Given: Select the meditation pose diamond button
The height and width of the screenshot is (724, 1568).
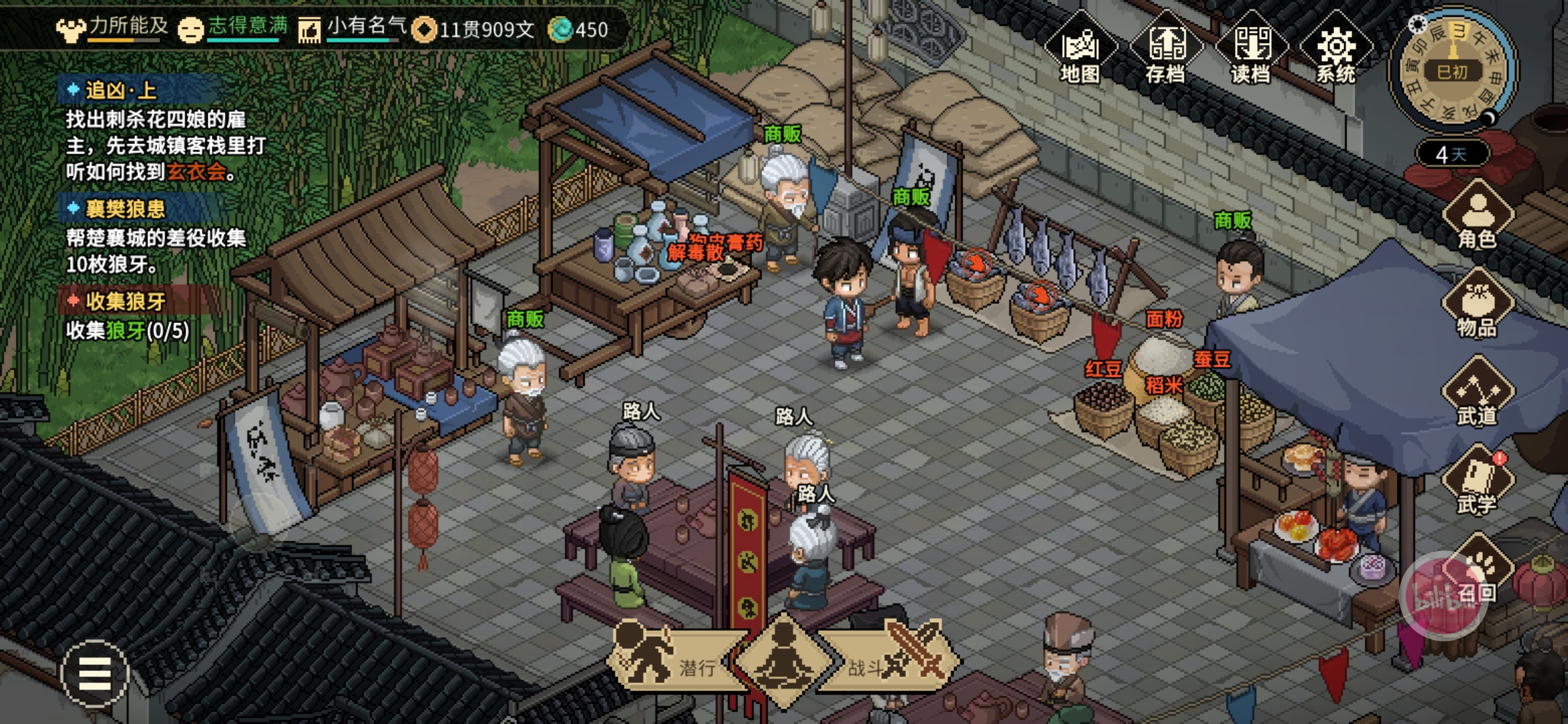Looking at the screenshot, I should click(x=783, y=660).
